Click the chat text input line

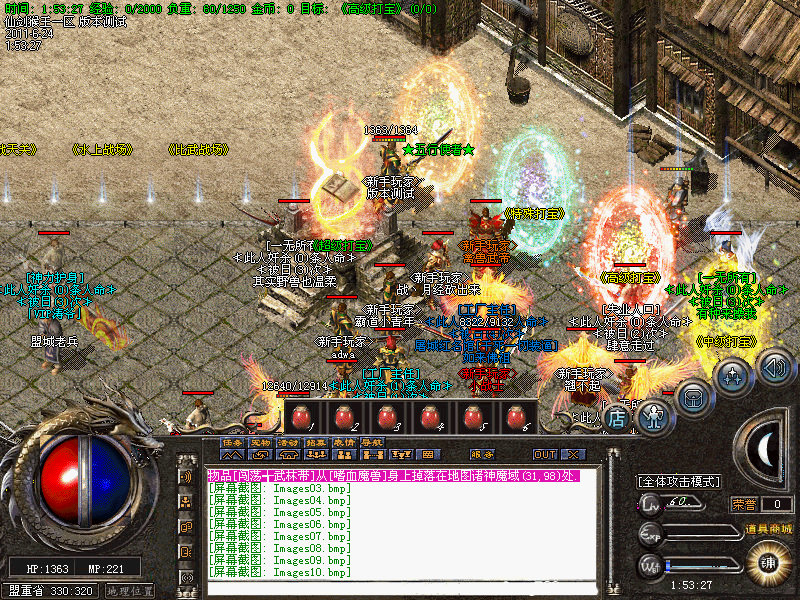coord(400,586)
